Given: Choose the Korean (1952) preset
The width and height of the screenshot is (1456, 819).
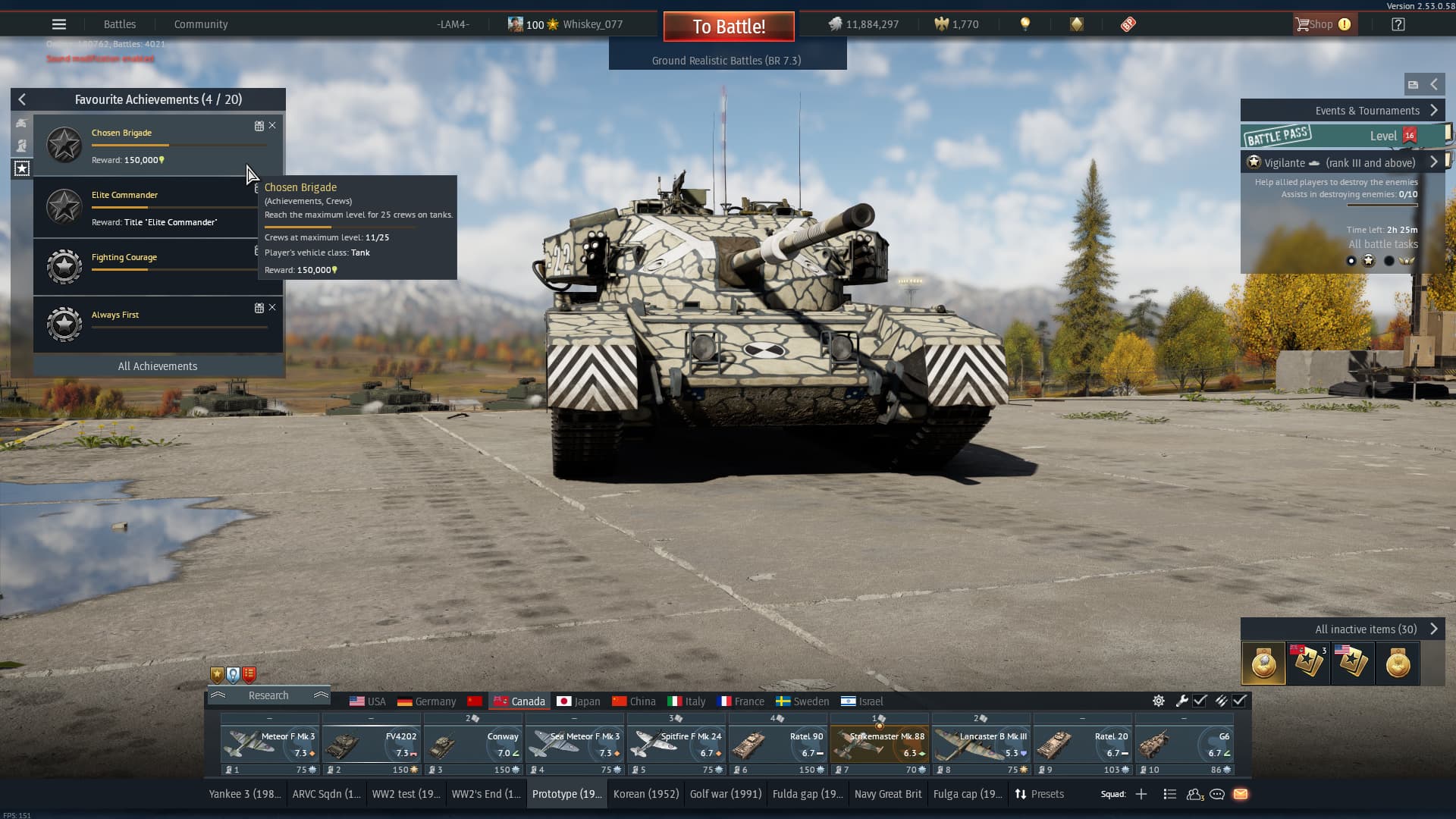Looking at the screenshot, I should (x=646, y=794).
